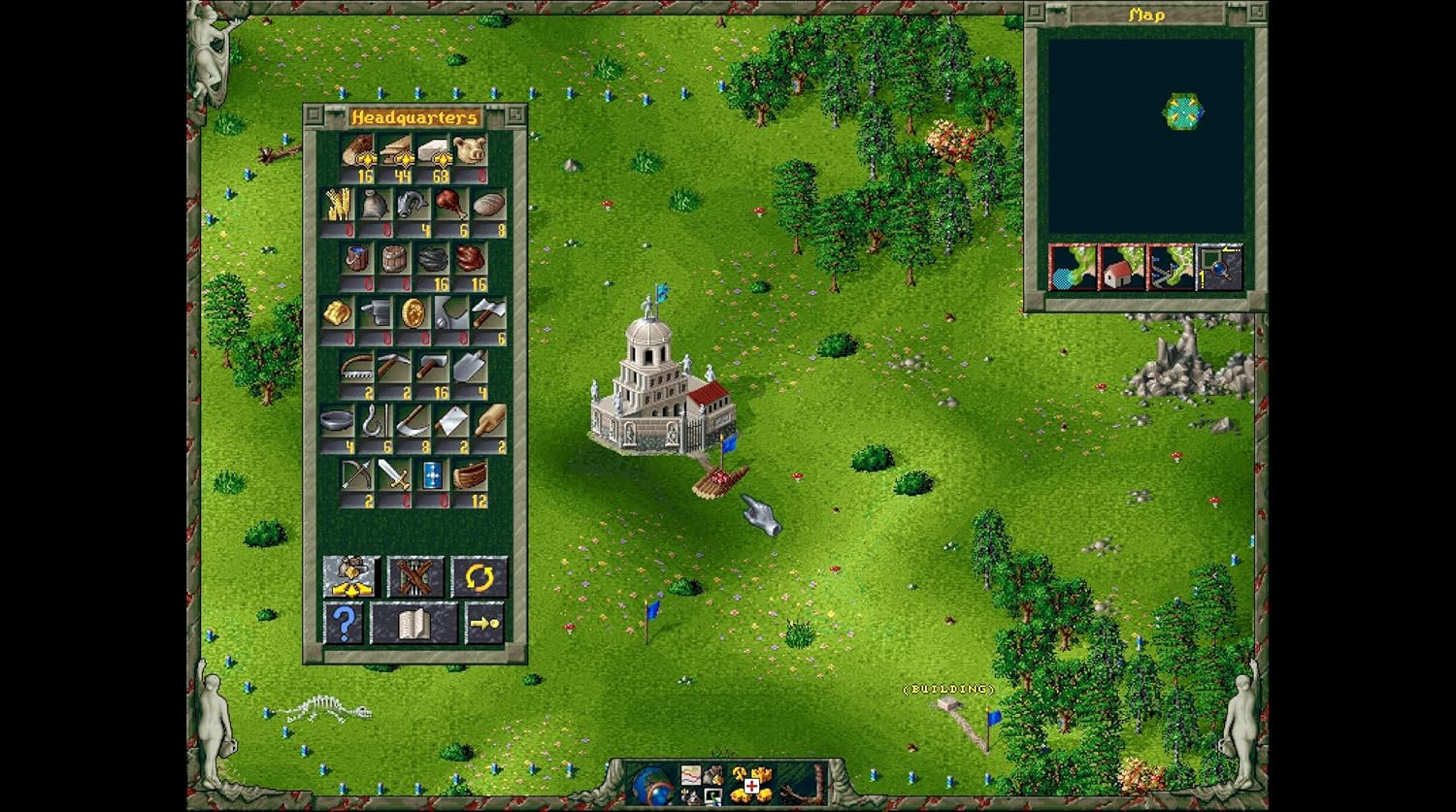This screenshot has width=1456, height=812.
Task: Click the yellow arrow and dot button
Action: point(484,623)
